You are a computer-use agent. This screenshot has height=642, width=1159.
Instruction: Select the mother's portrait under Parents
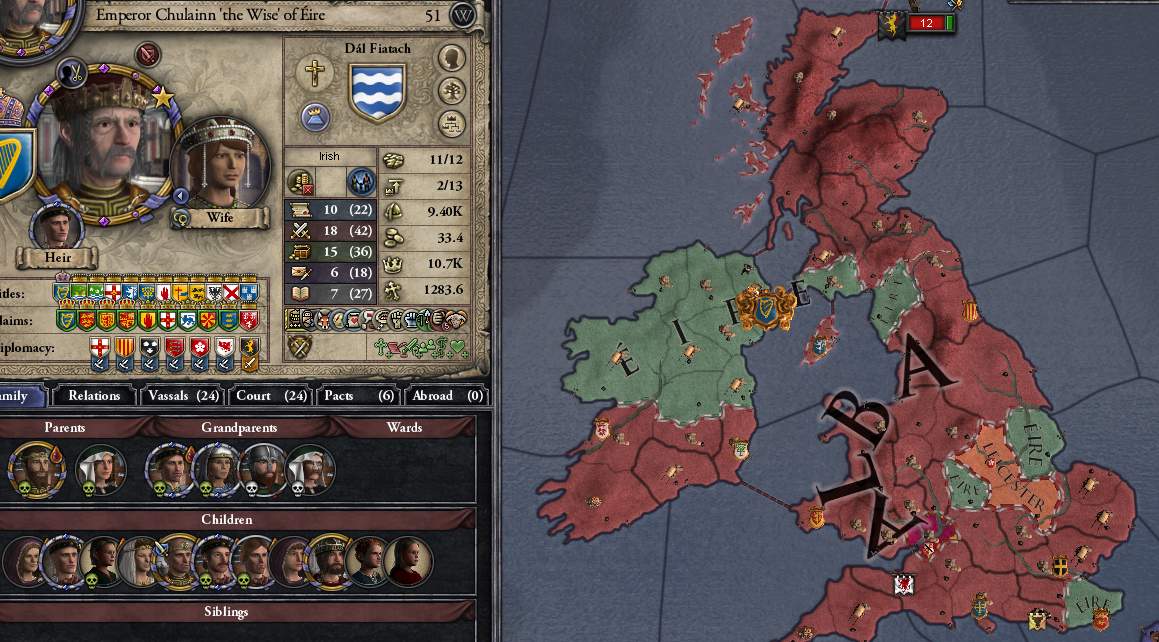100,468
